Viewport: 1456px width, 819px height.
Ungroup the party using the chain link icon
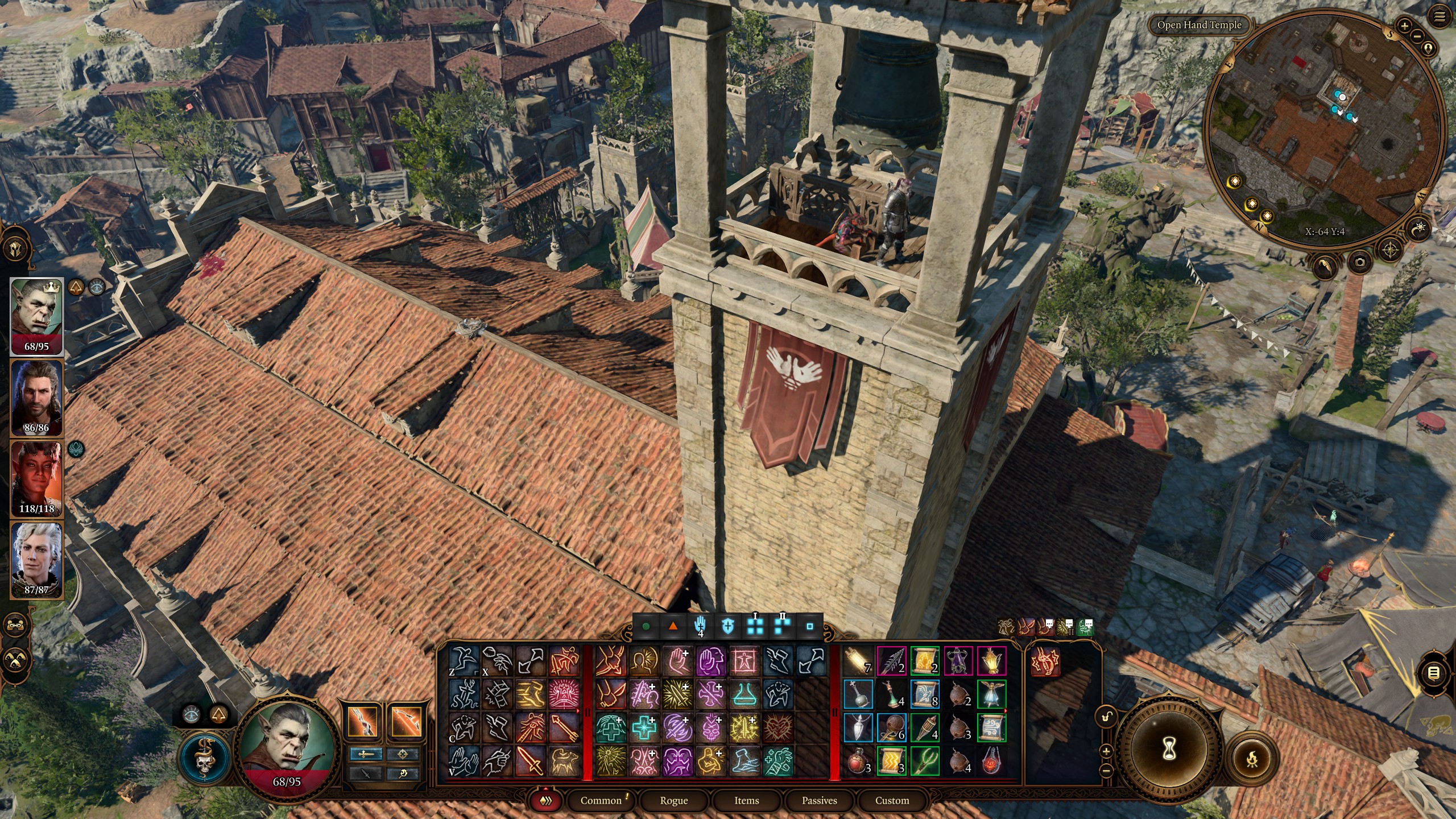[15, 625]
